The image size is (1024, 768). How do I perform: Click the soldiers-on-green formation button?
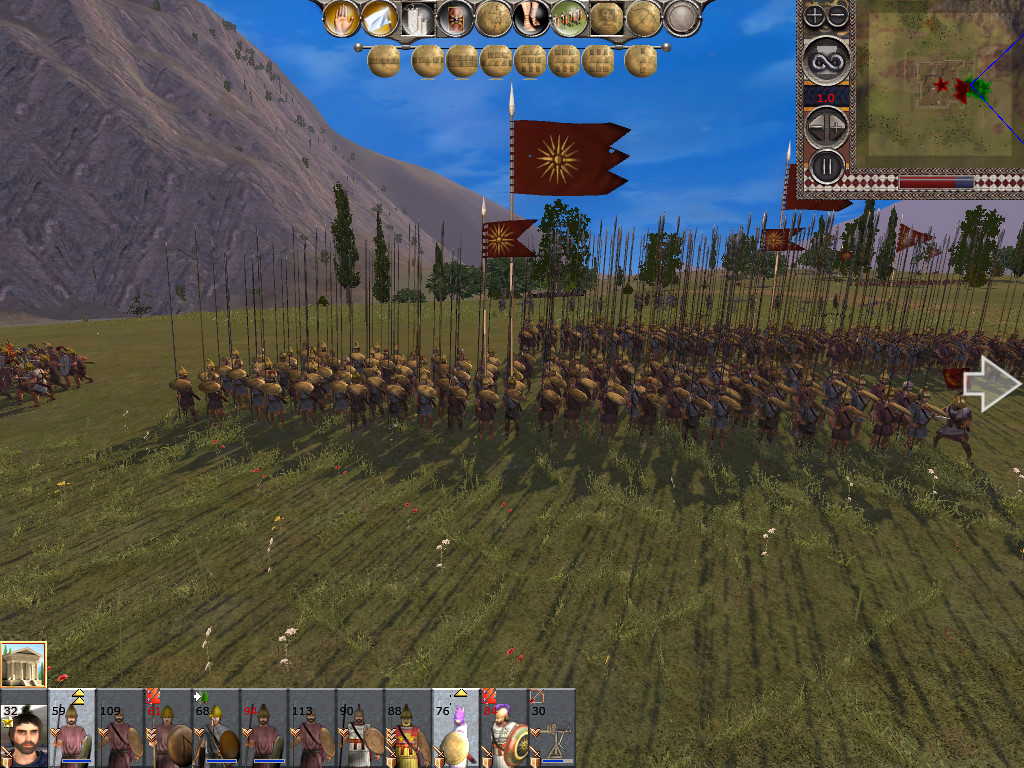pyautogui.click(x=569, y=18)
